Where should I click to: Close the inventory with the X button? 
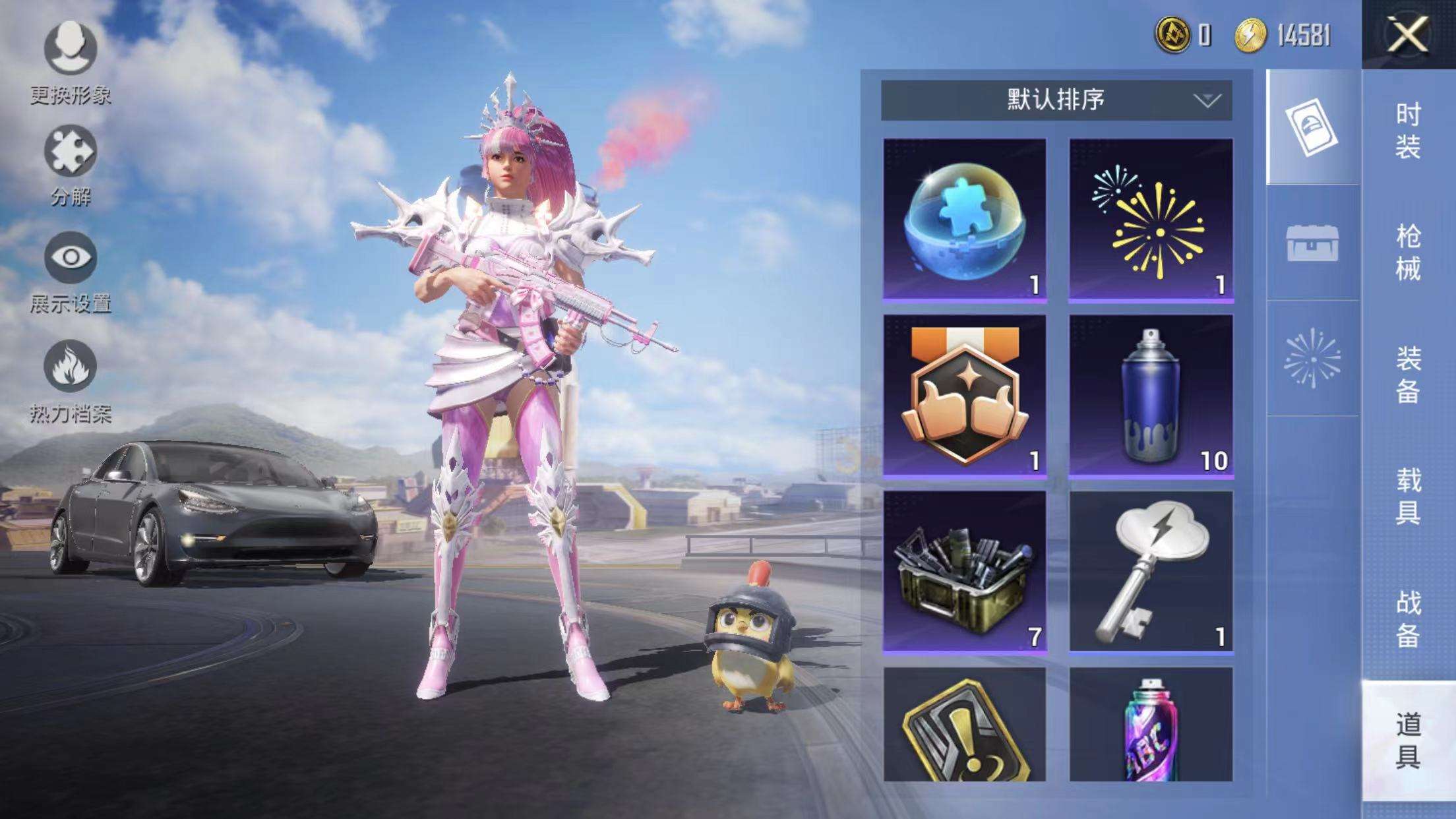point(1407,34)
